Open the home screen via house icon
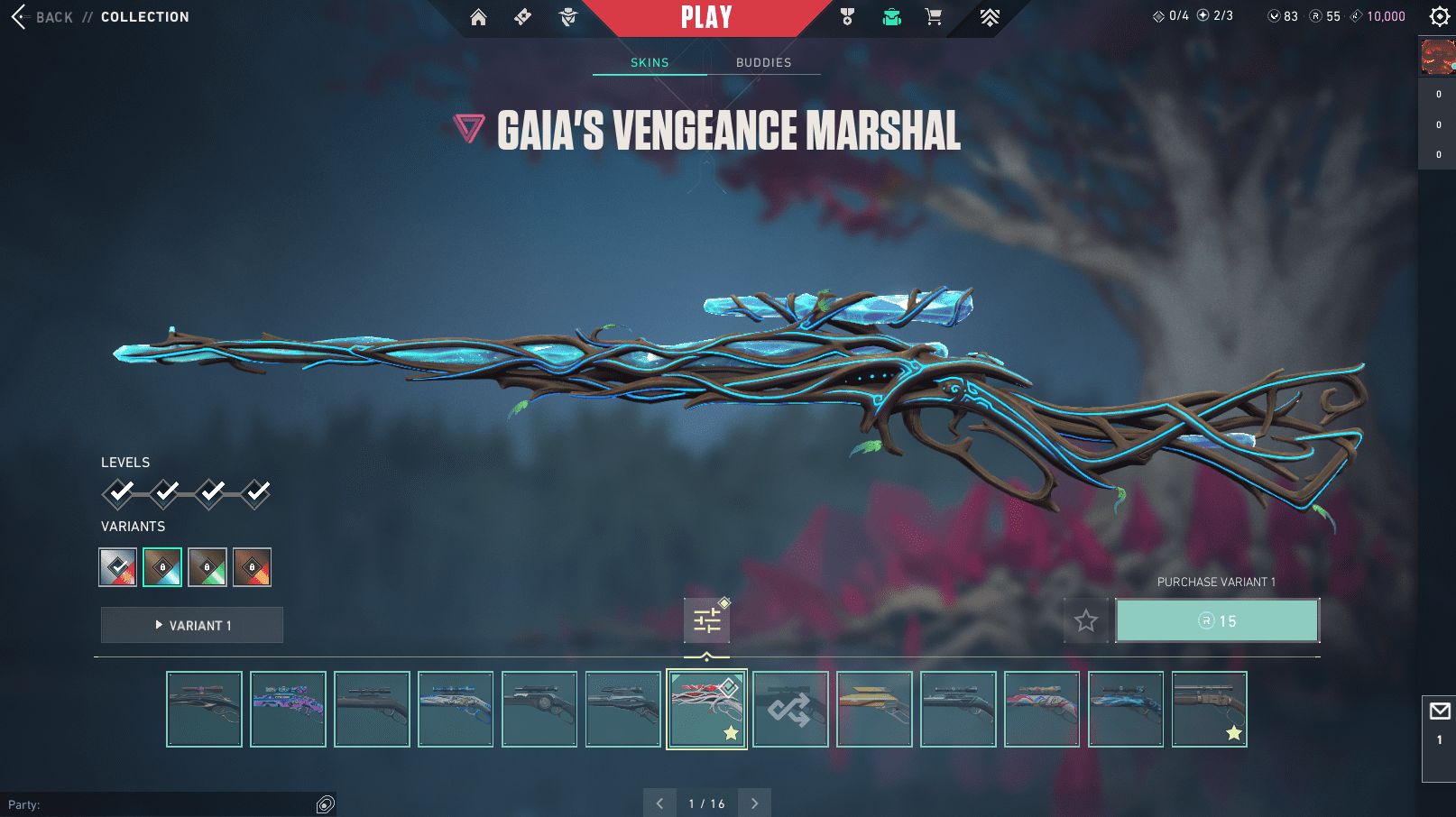This screenshot has width=1456, height=817. pyautogui.click(x=478, y=17)
